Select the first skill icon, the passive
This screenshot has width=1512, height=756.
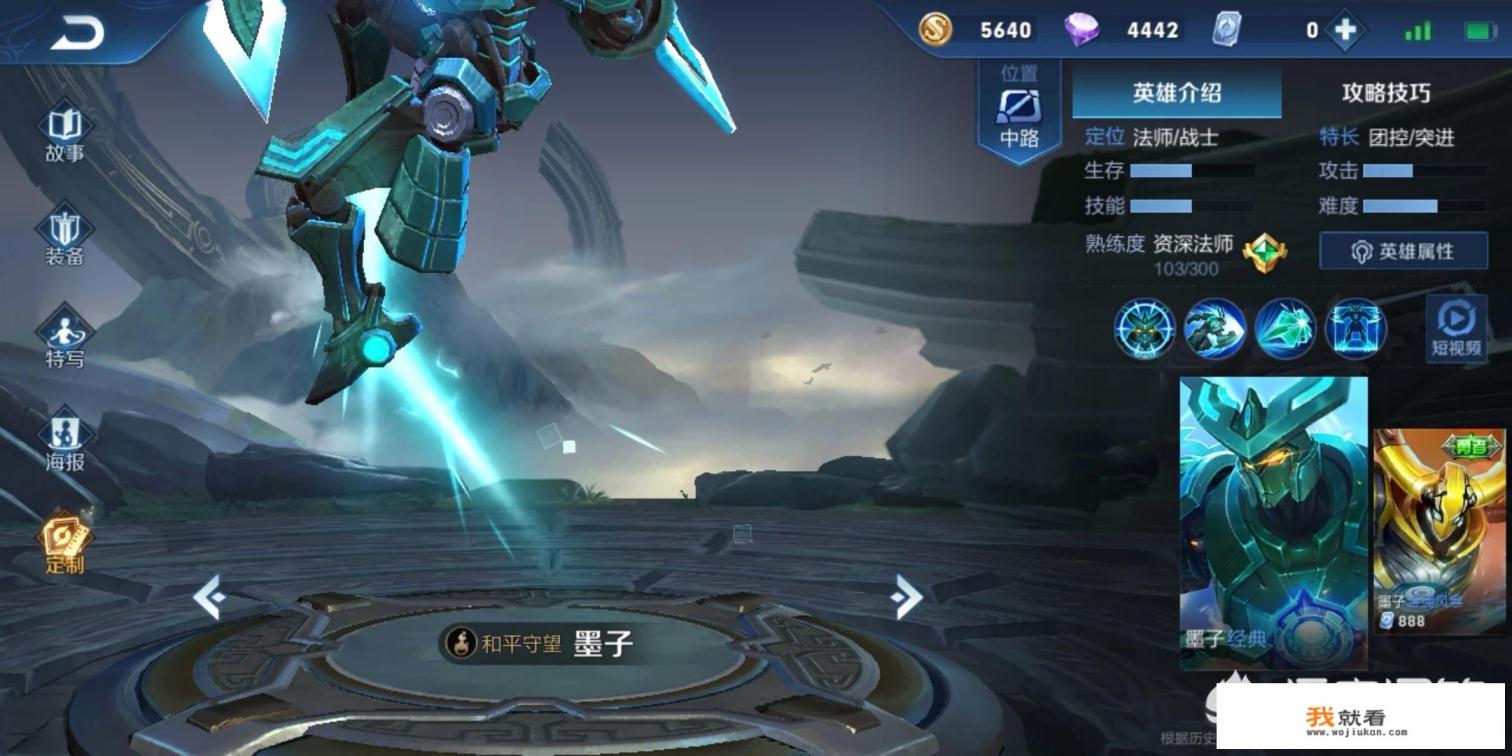click(x=1145, y=329)
